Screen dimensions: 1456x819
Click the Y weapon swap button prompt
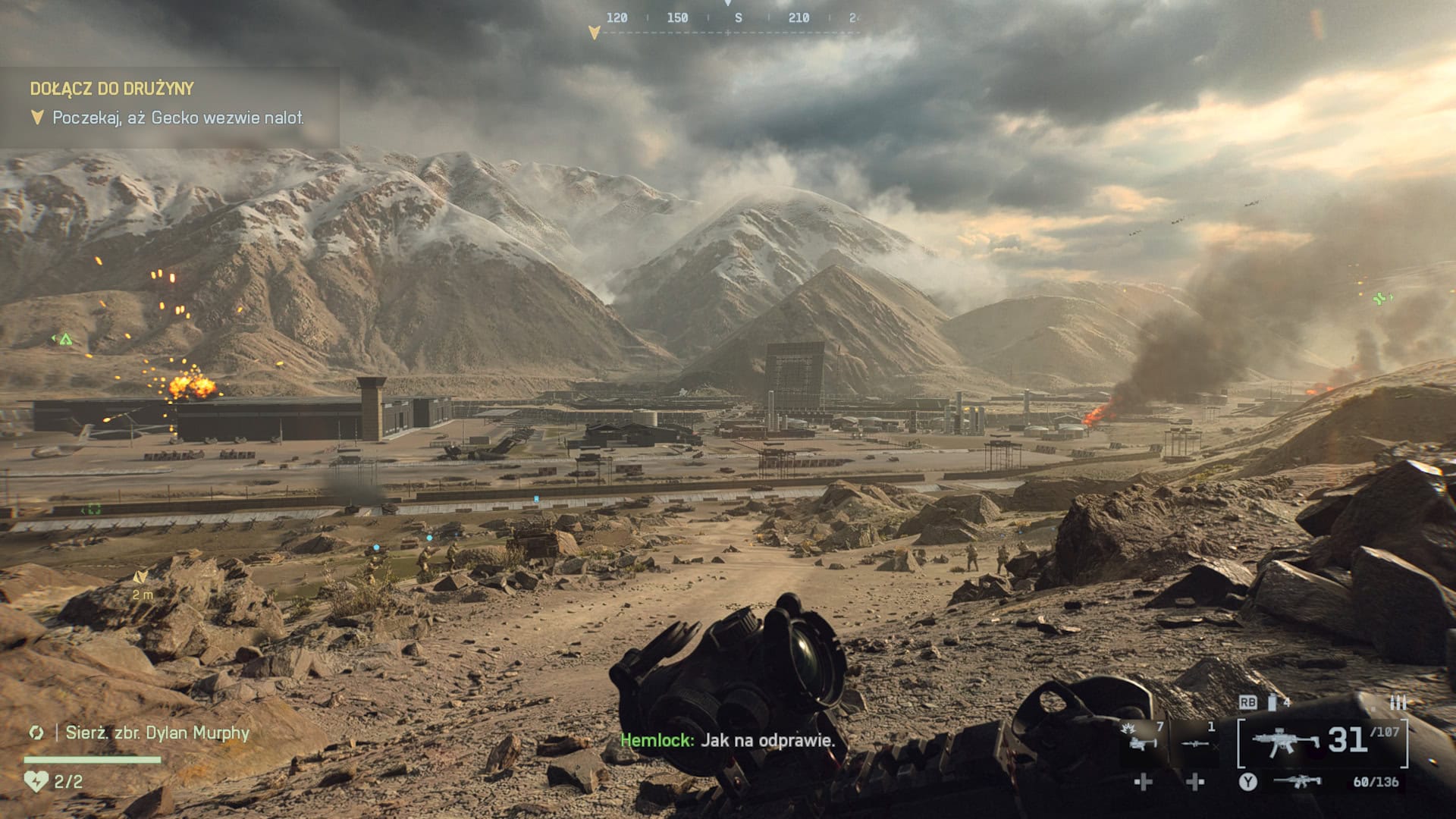1248,783
